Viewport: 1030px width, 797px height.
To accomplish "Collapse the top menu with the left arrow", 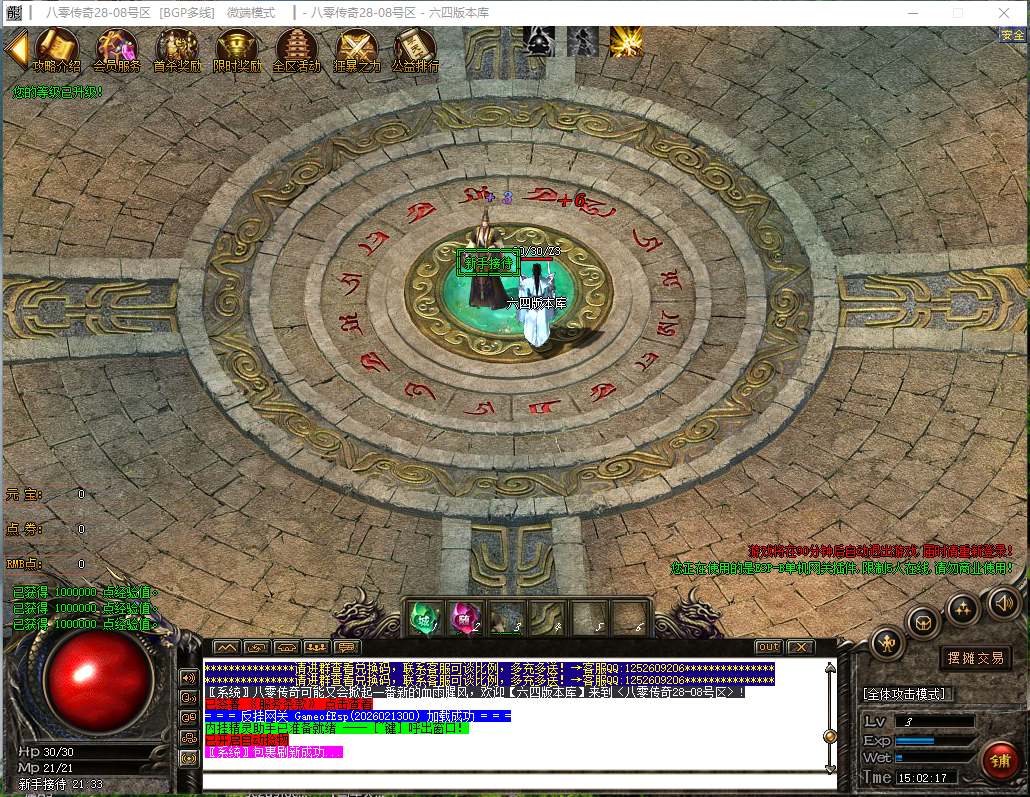I will (16, 48).
